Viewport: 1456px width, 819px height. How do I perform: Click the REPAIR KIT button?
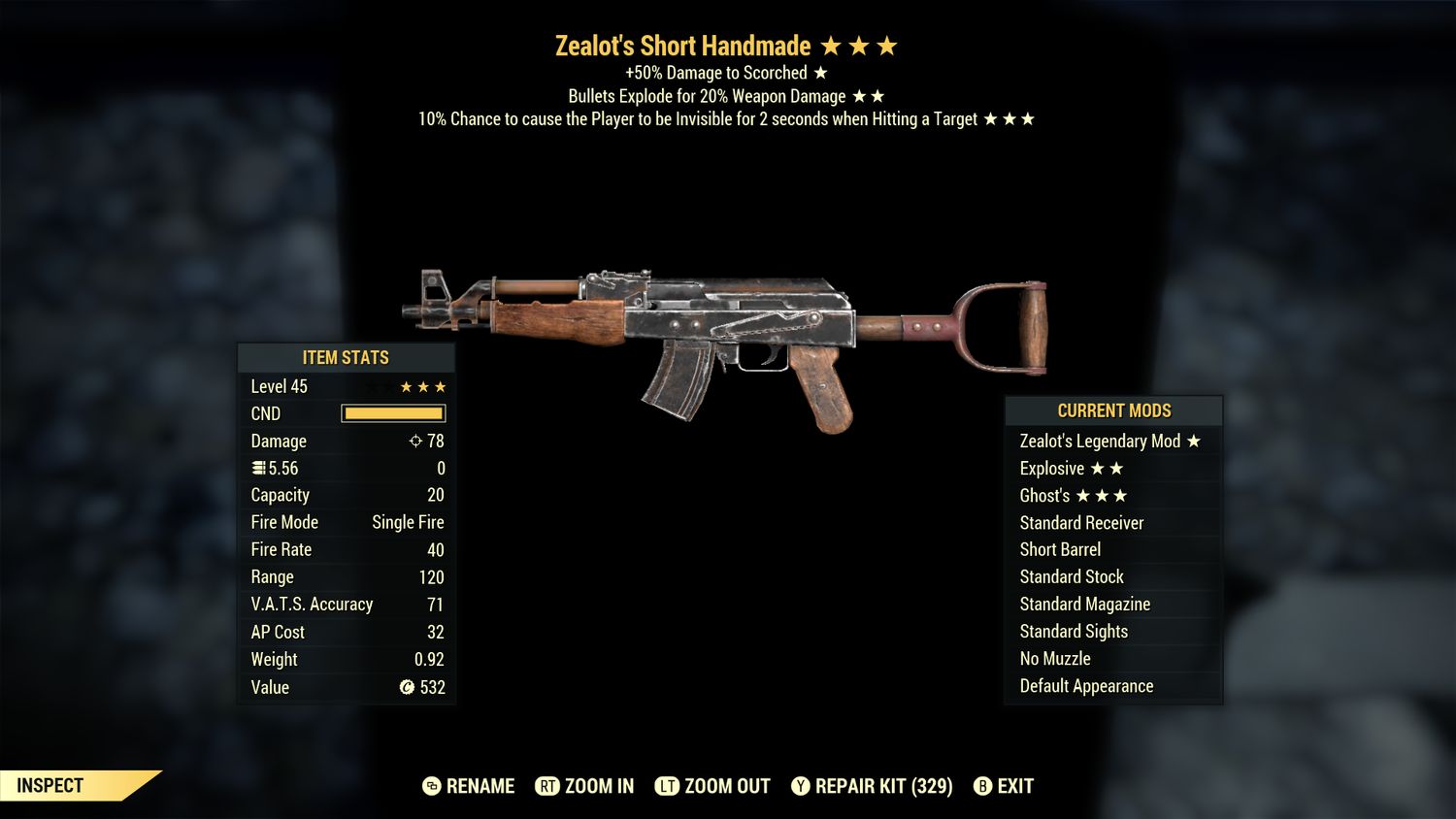[872, 787]
